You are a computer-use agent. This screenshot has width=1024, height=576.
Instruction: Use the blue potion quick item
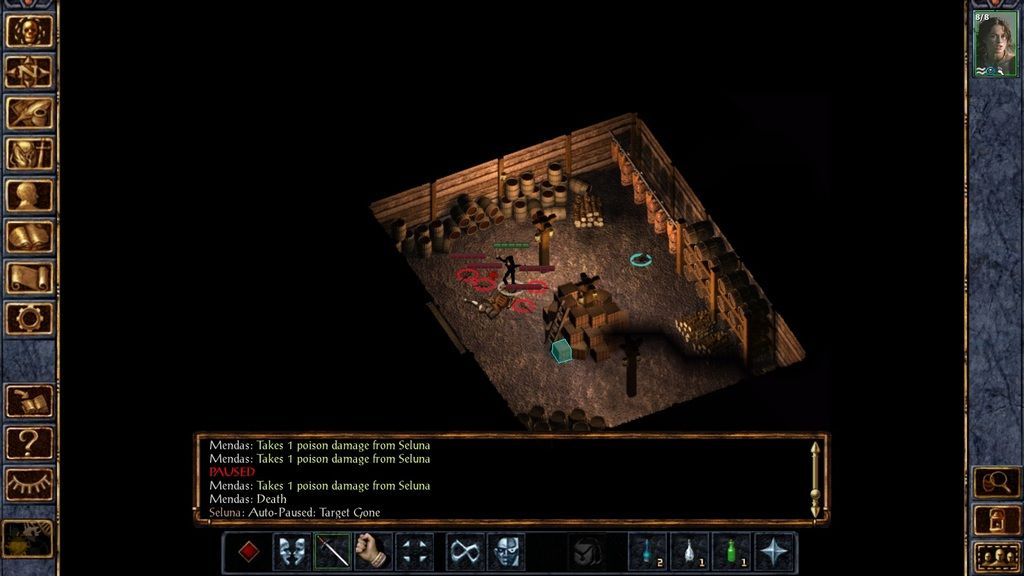647,552
